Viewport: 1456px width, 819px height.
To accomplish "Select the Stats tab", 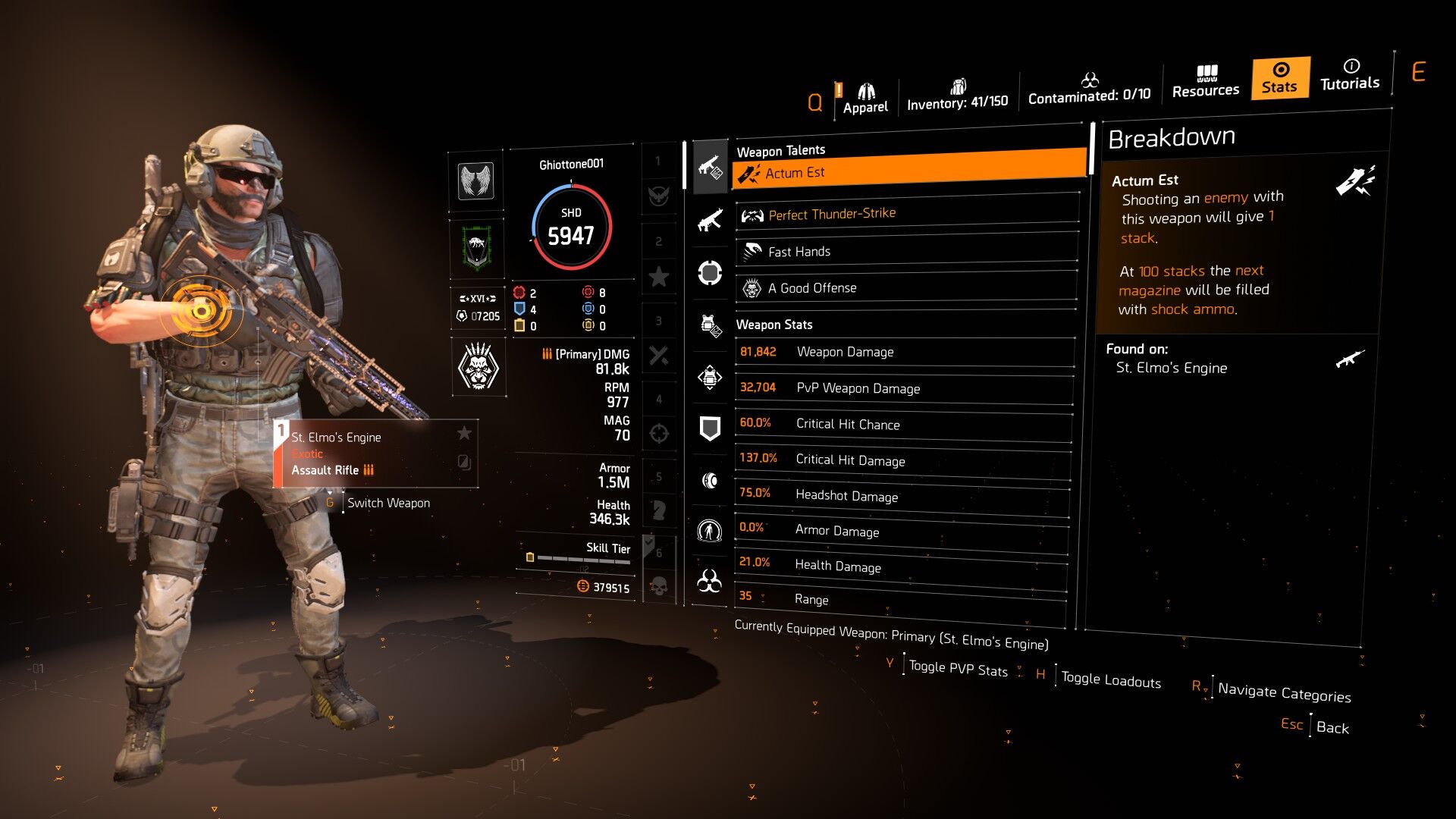I will pos(1280,78).
